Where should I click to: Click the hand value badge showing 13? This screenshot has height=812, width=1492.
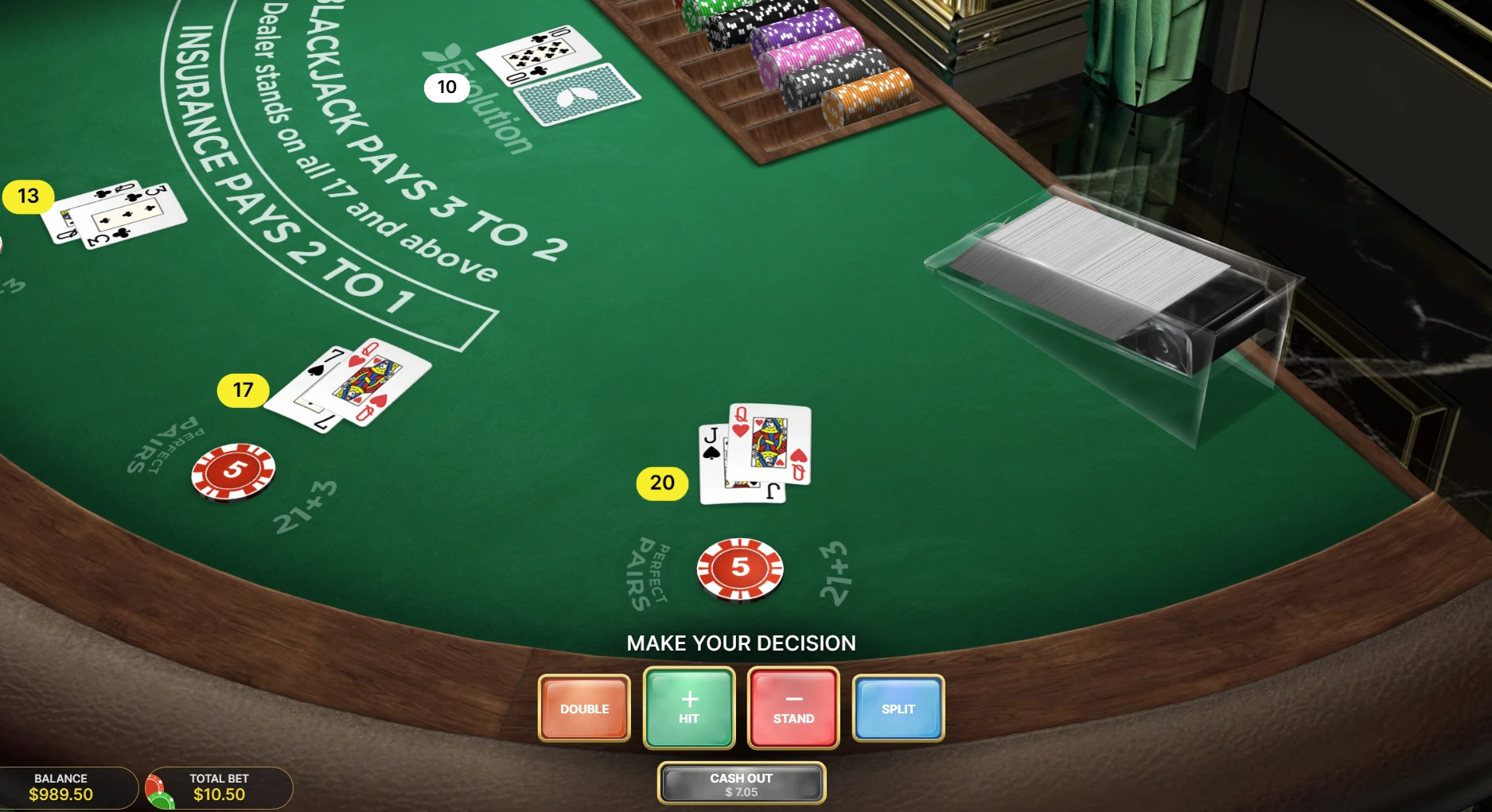pyautogui.click(x=27, y=195)
